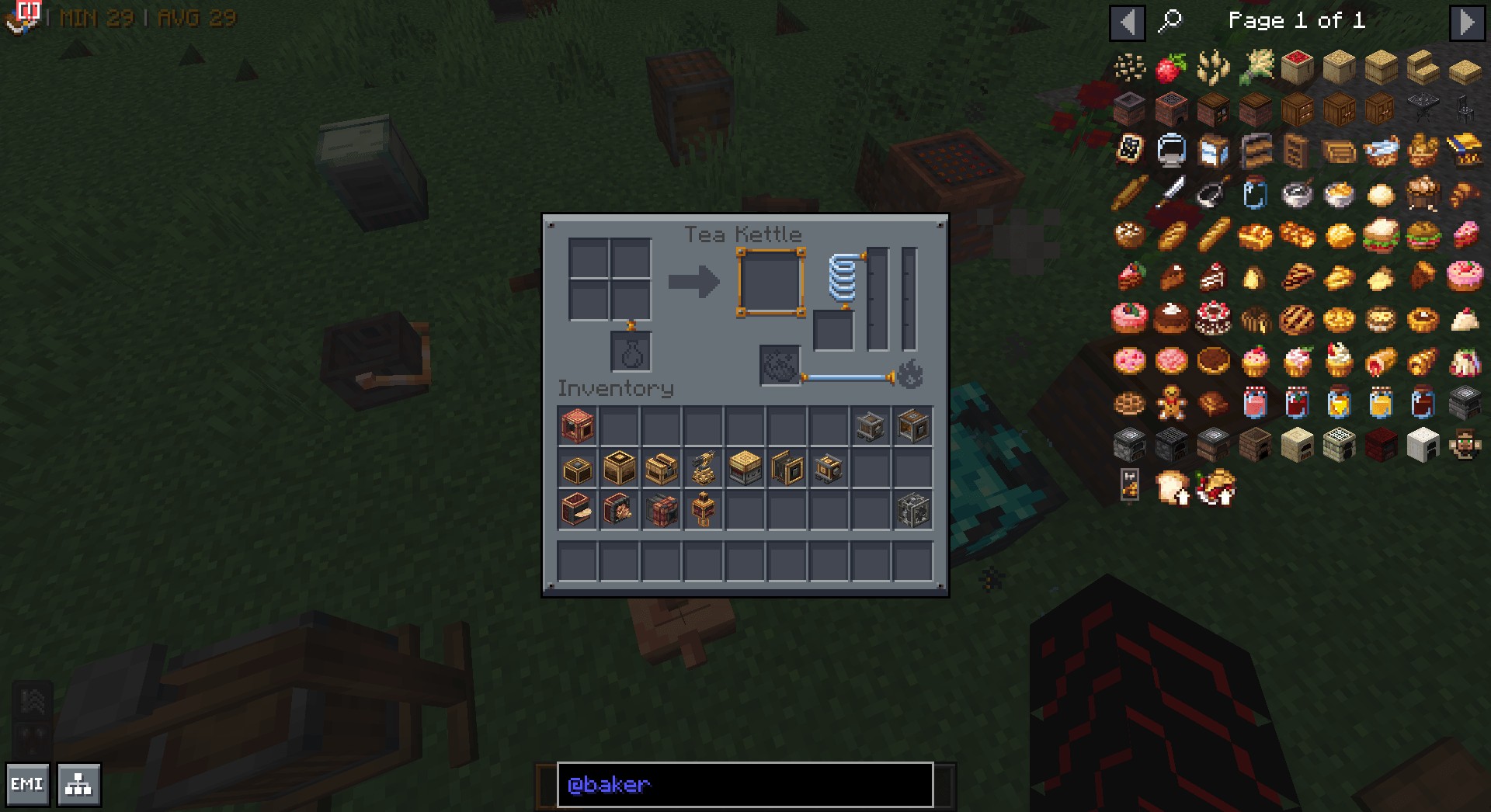Pick the rolling pin item
The image size is (1491, 812).
tap(1129, 193)
